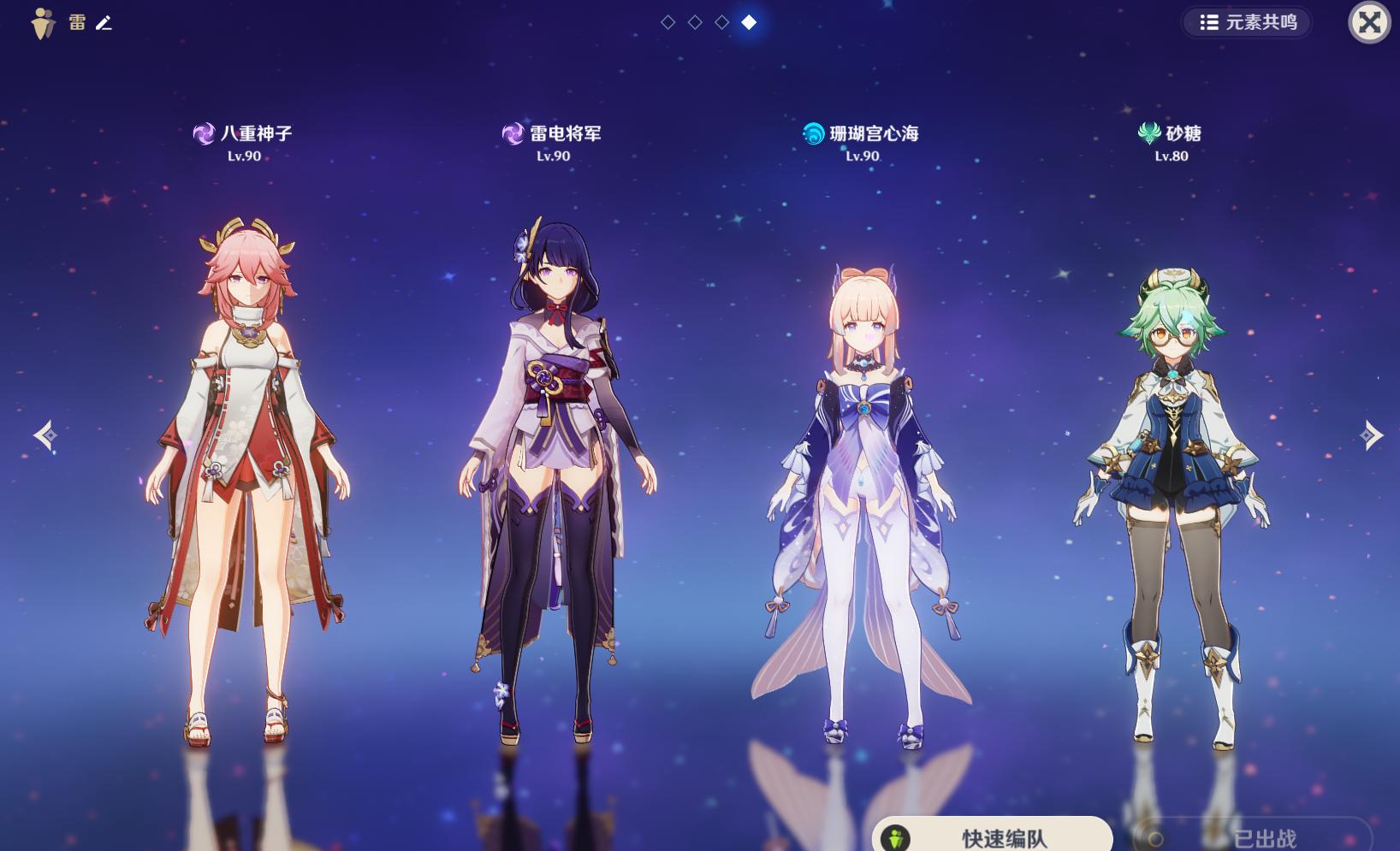Viewport: 1400px width, 851px height.
Task: Jump to the first party page dot
Action: [x=668, y=22]
